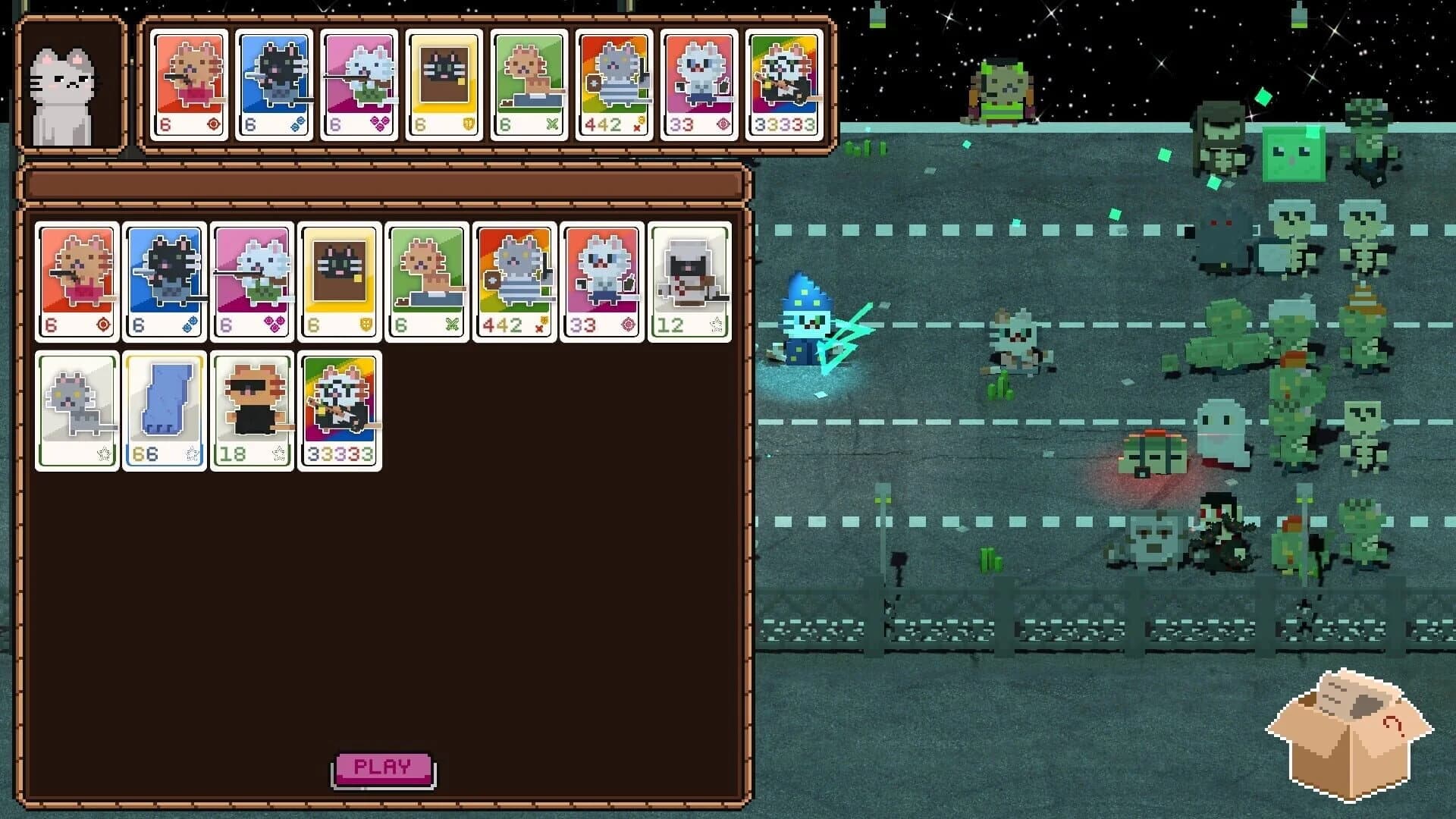The width and height of the screenshot is (1456, 819).
Task: Select the green lounging cat card
Action: pos(427,281)
